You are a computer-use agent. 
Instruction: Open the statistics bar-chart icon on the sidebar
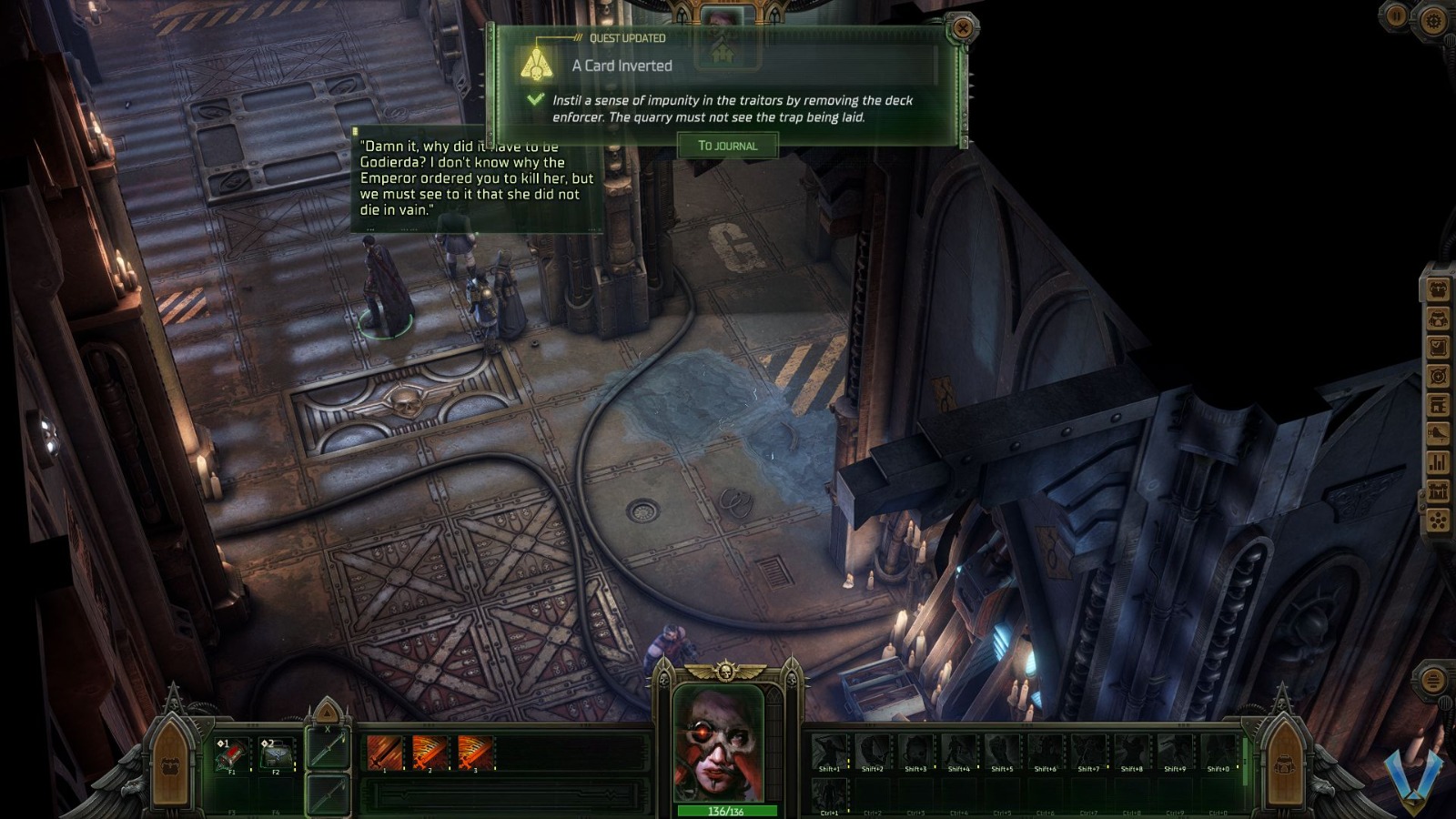click(1440, 461)
